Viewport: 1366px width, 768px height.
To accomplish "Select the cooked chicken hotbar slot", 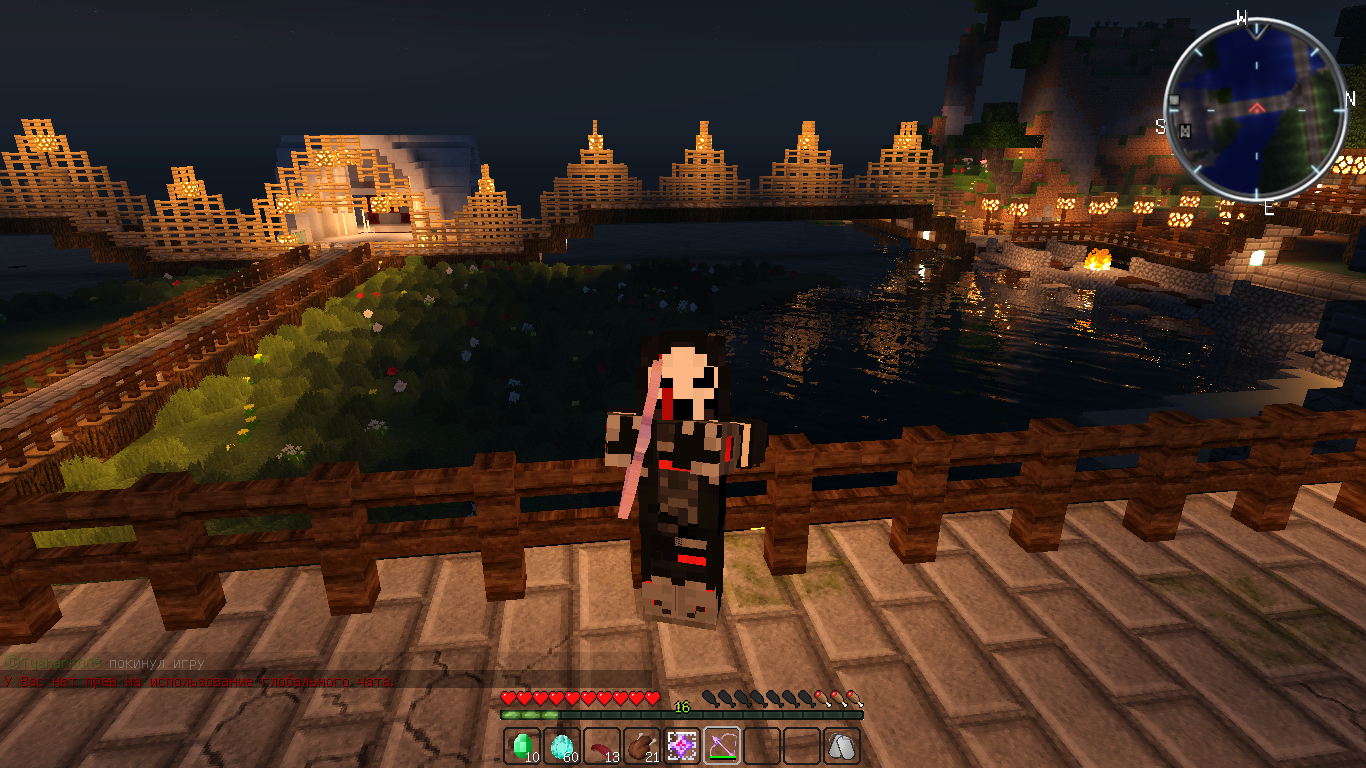I will pyautogui.click(x=642, y=746).
